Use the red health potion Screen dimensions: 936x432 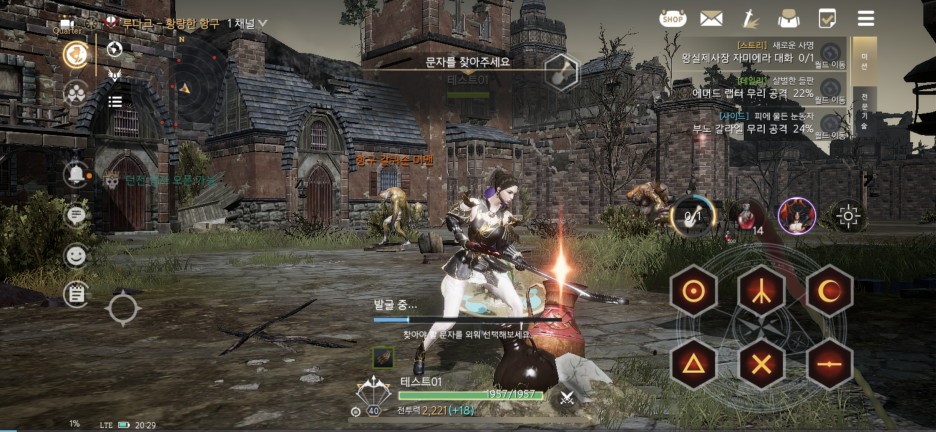[744, 214]
